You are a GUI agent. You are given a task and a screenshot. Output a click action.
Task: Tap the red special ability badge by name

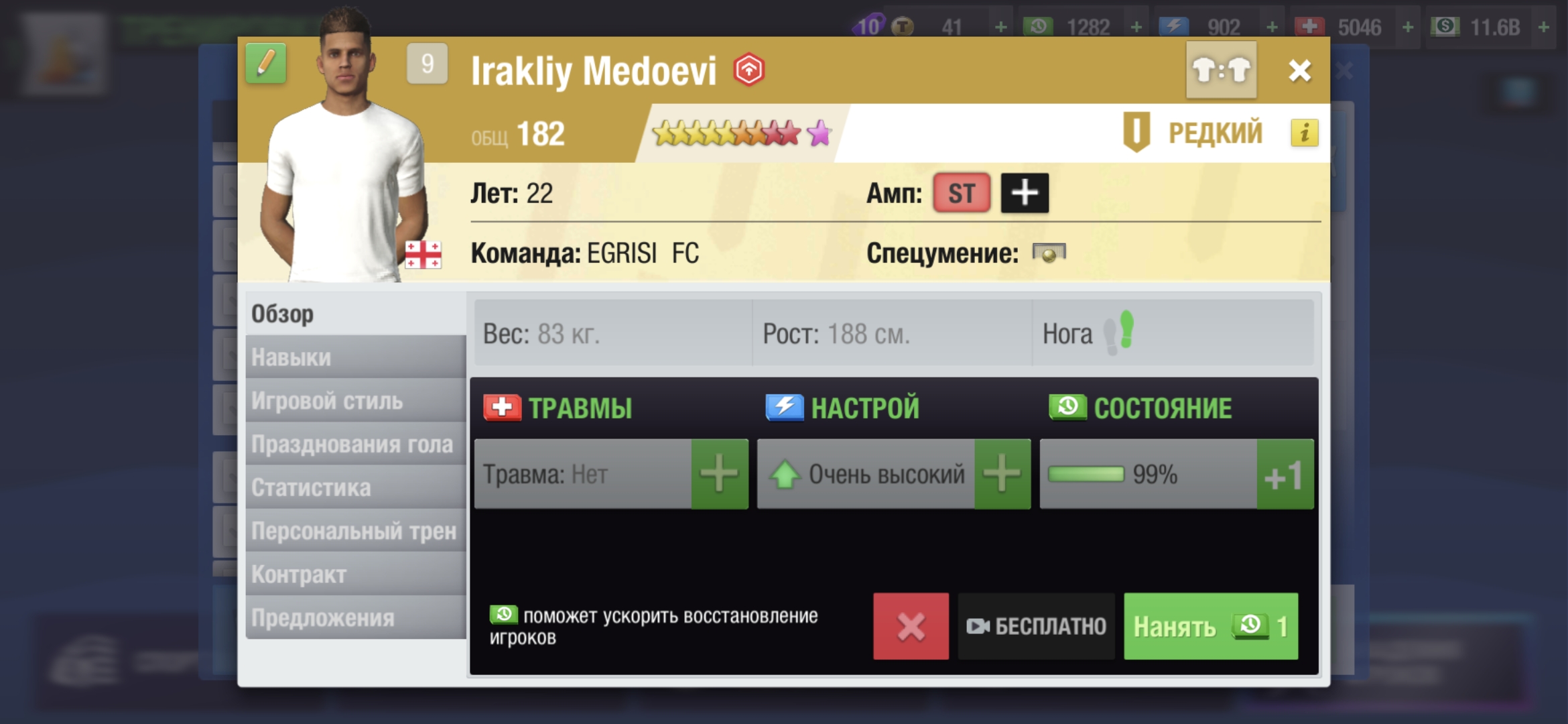748,70
